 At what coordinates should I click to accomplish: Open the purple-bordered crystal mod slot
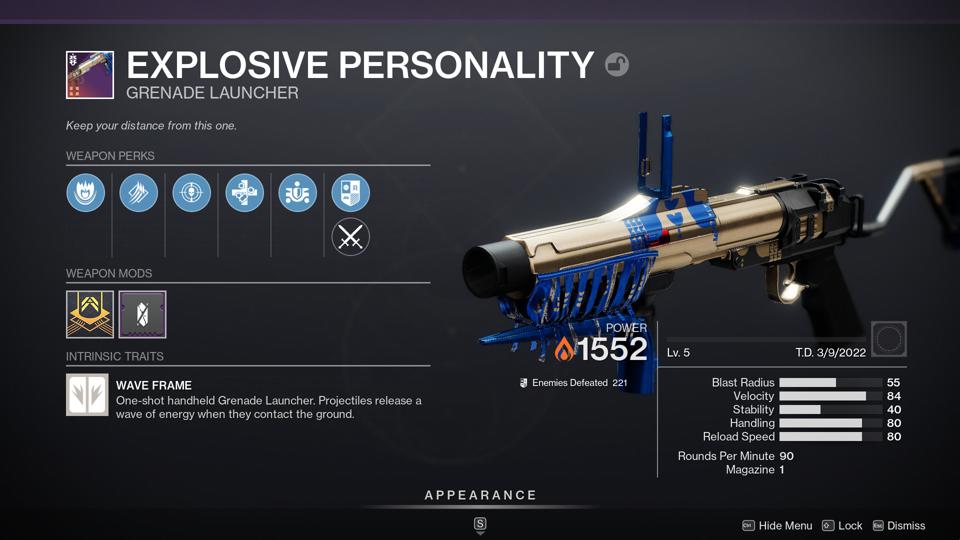[x=142, y=314]
